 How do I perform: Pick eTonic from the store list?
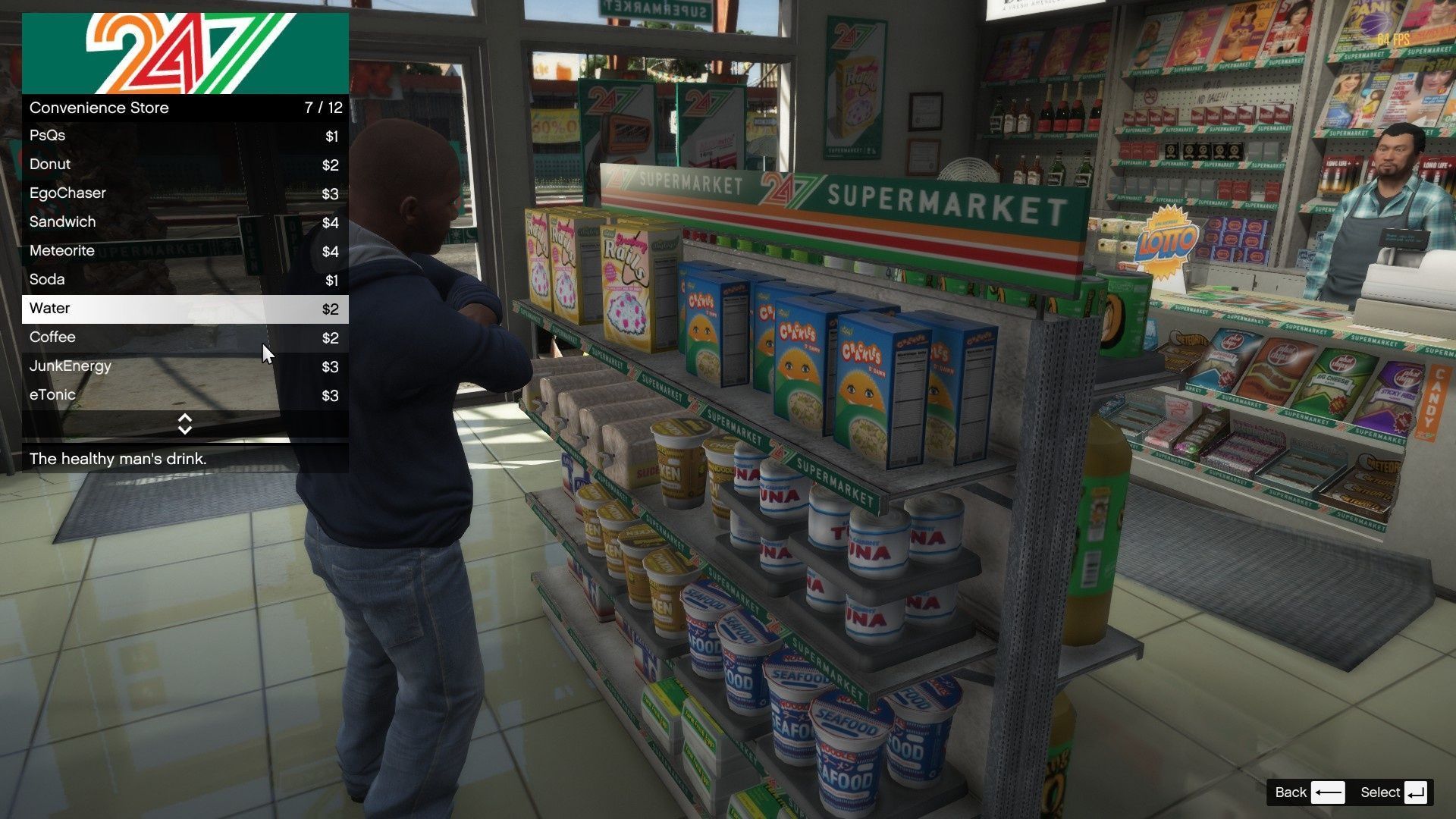click(x=184, y=395)
